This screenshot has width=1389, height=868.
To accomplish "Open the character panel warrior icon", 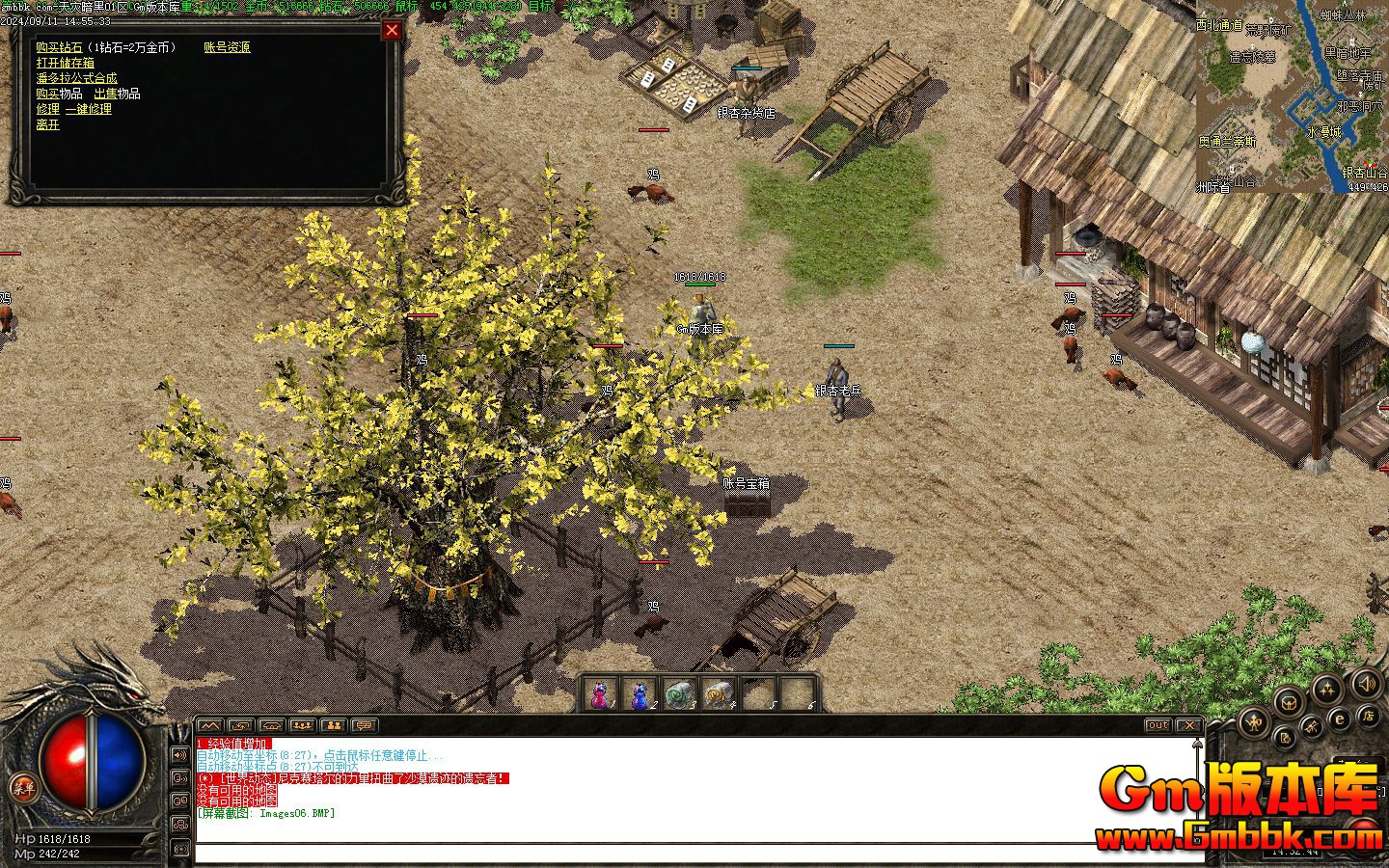I will pyautogui.click(x=1255, y=721).
